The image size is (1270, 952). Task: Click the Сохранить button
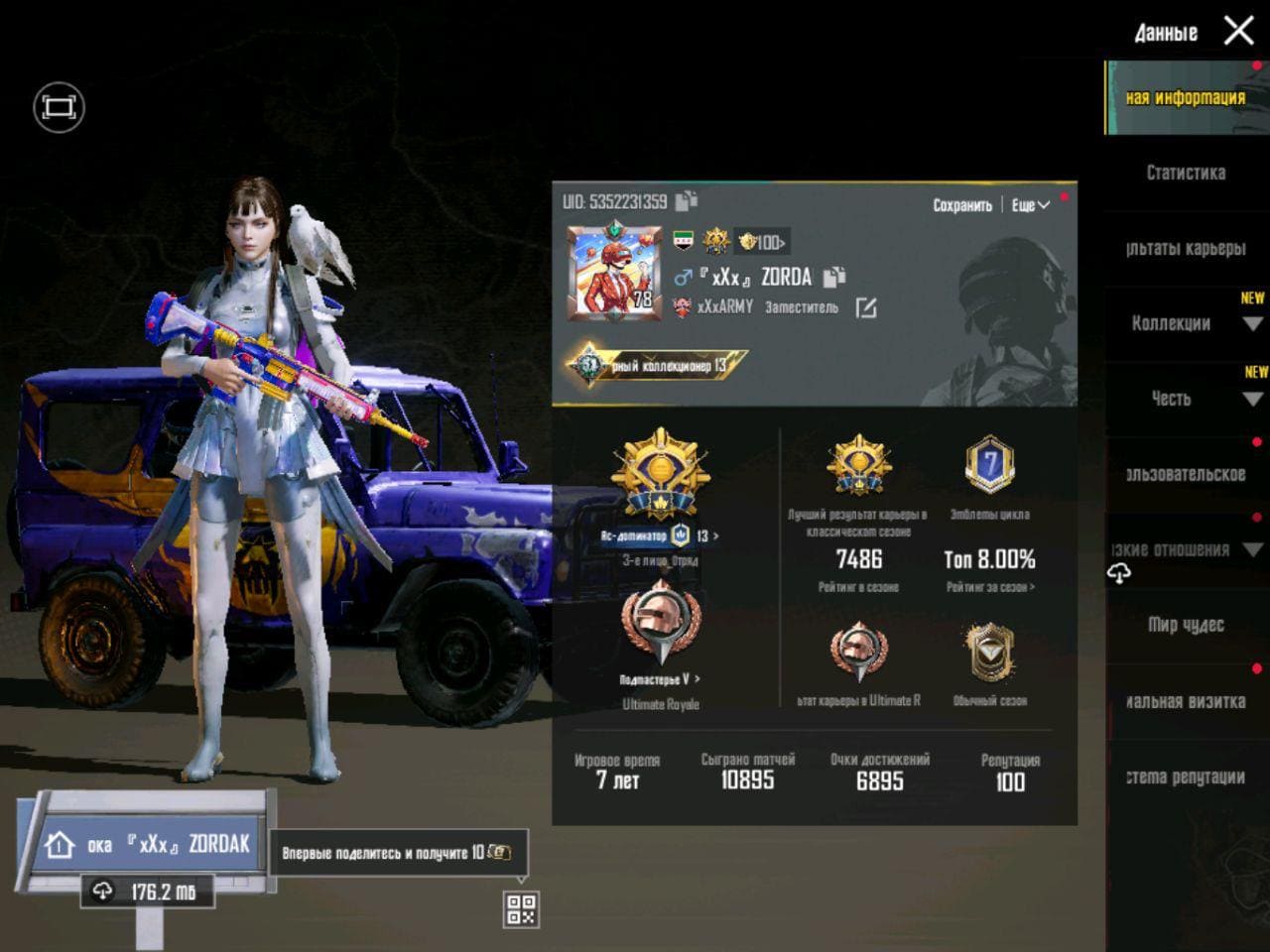click(x=961, y=205)
